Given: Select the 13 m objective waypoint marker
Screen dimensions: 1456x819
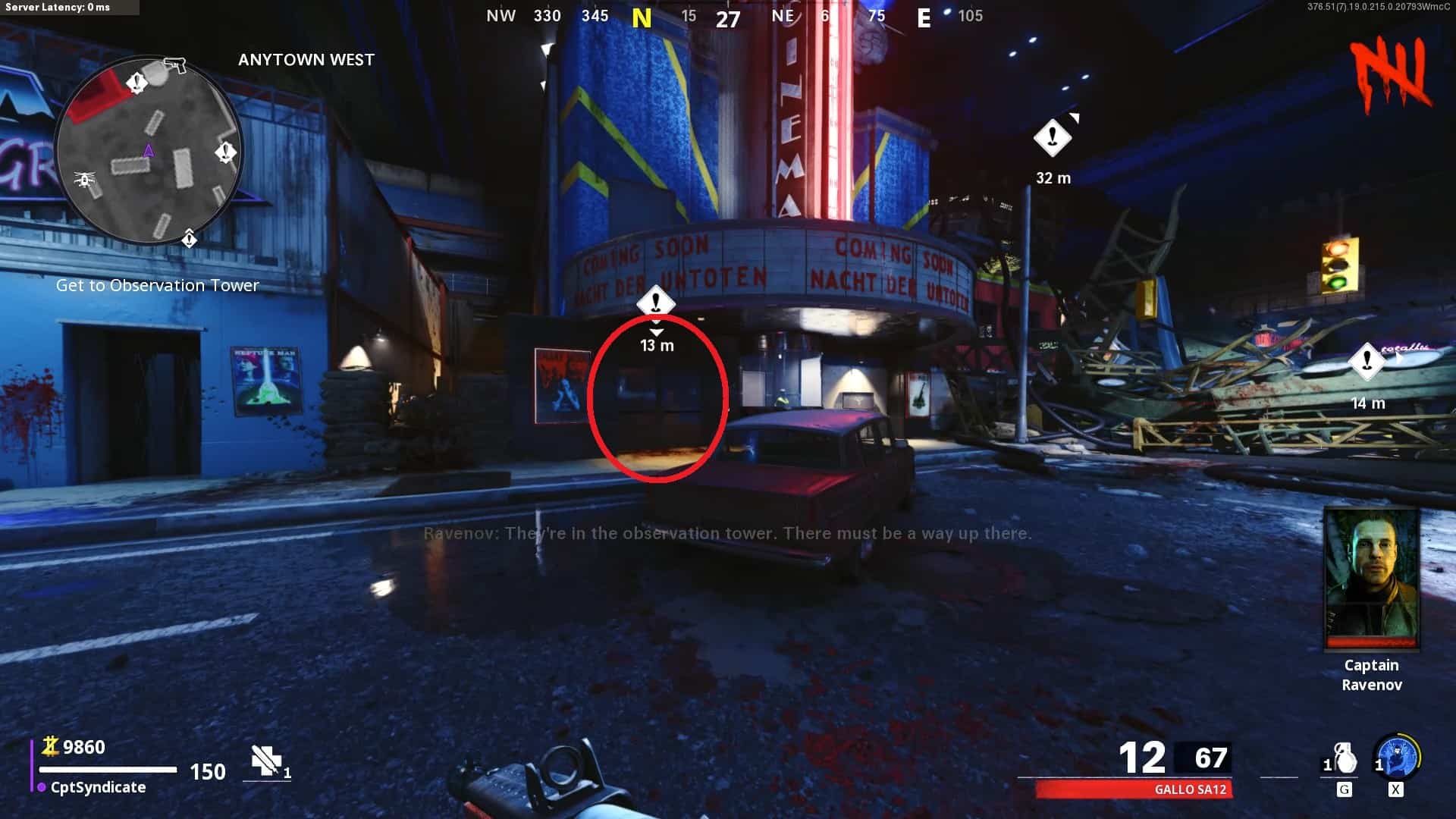Looking at the screenshot, I should point(656,303).
